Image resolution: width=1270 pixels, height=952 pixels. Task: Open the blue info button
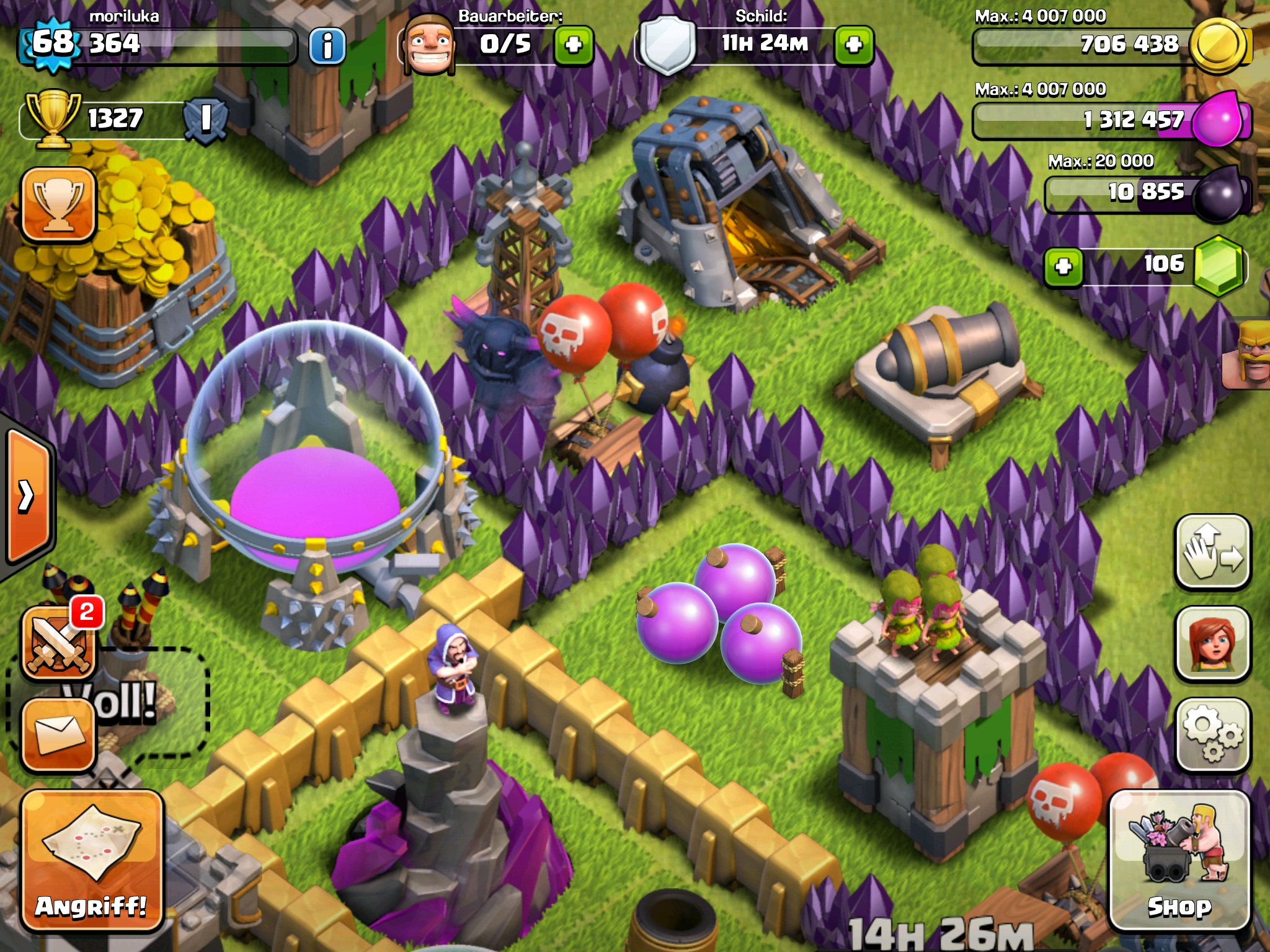coord(327,45)
